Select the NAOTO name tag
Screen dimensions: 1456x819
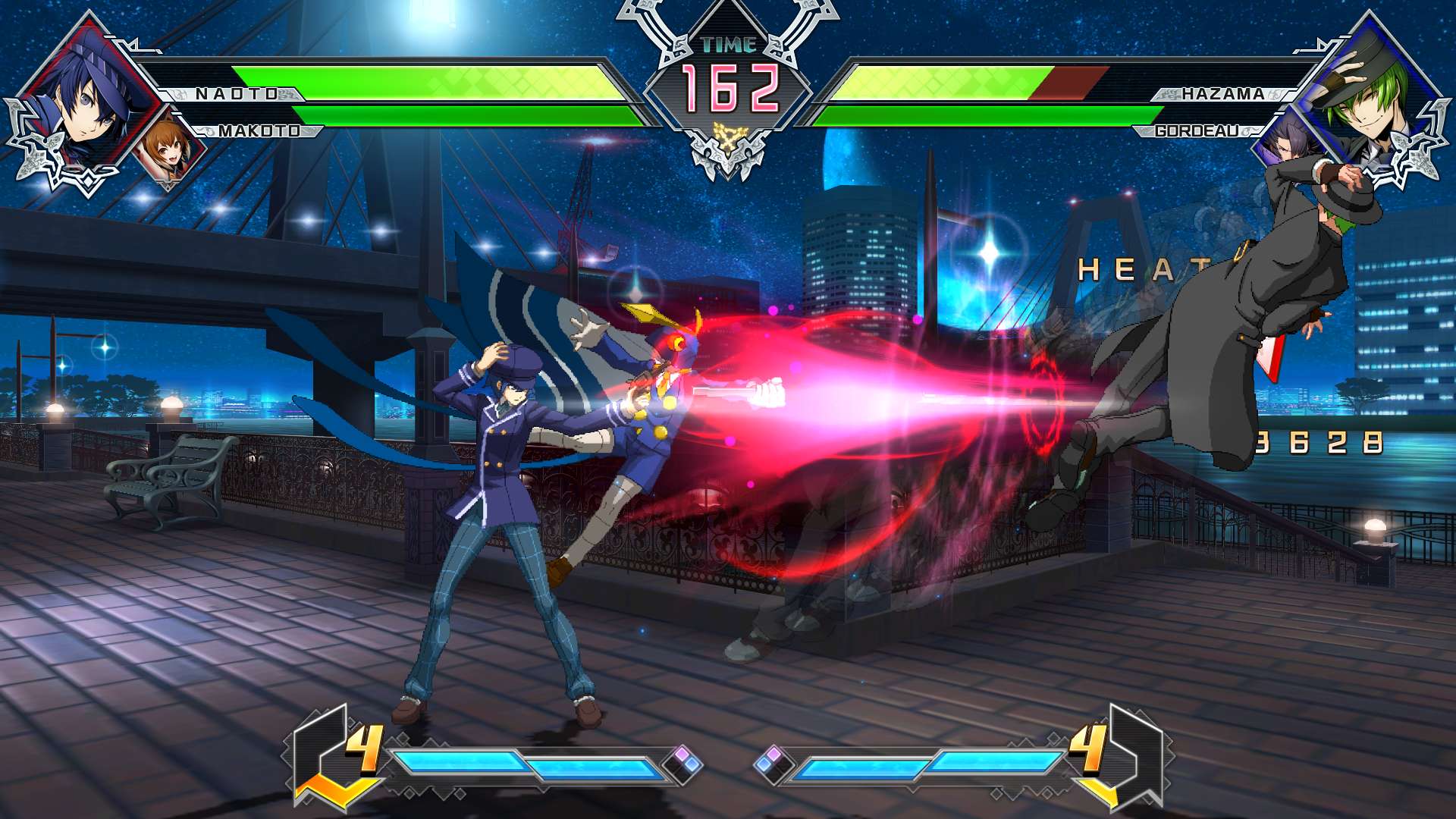click(x=237, y=94)
